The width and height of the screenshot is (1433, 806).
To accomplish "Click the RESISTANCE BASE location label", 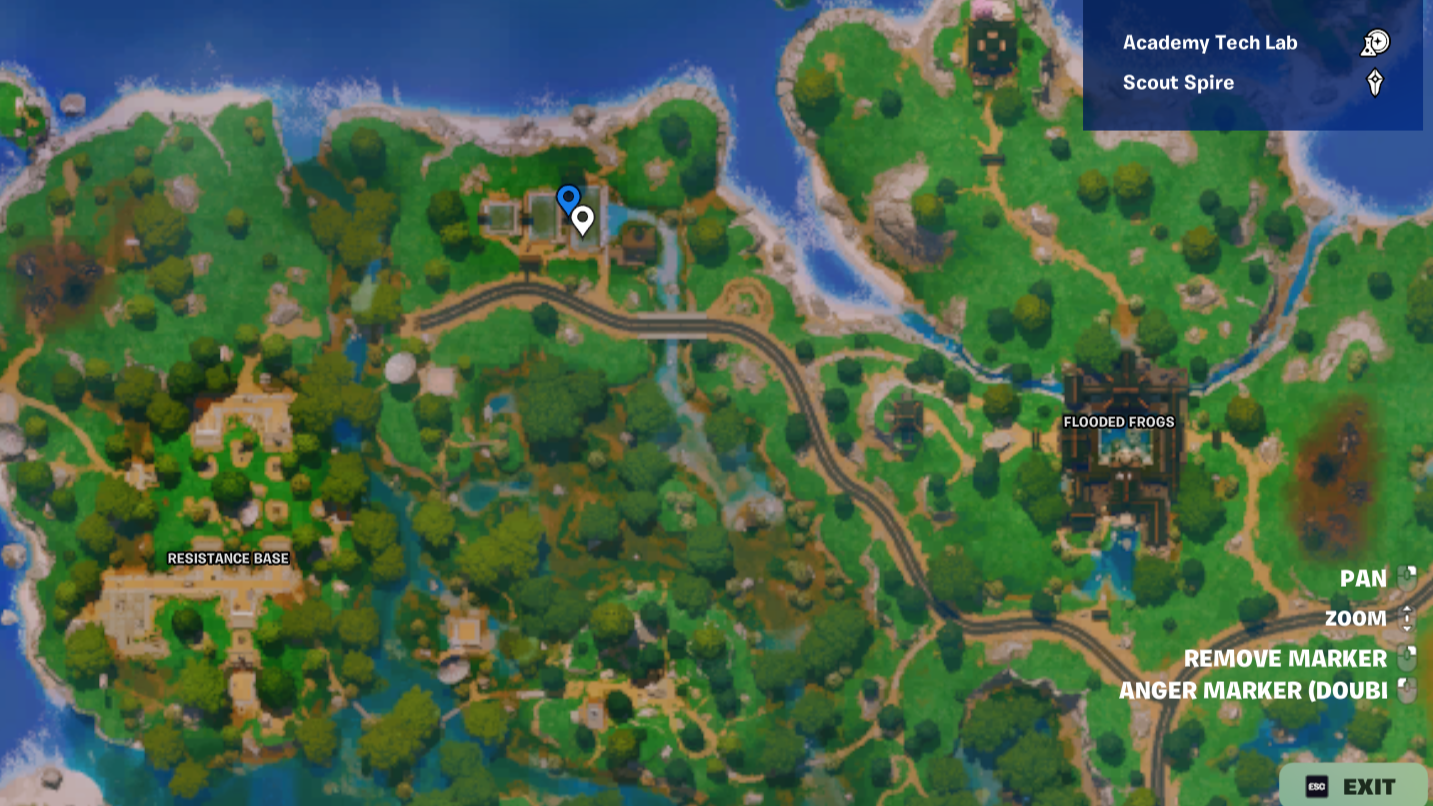I will (x=229, y=559).
